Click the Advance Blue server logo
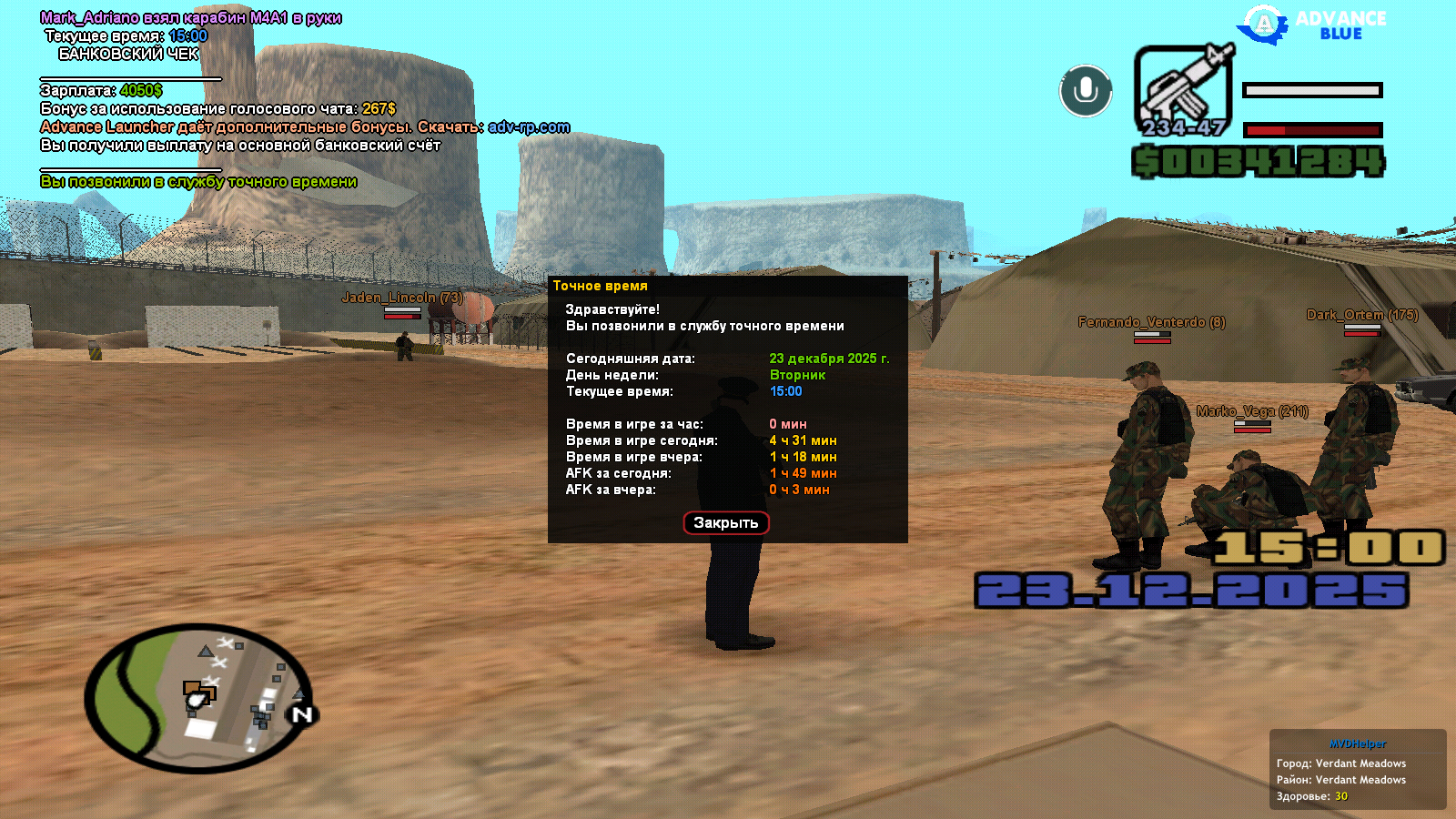Viewport: 1456px width, 819px height. click(1312, 25)
